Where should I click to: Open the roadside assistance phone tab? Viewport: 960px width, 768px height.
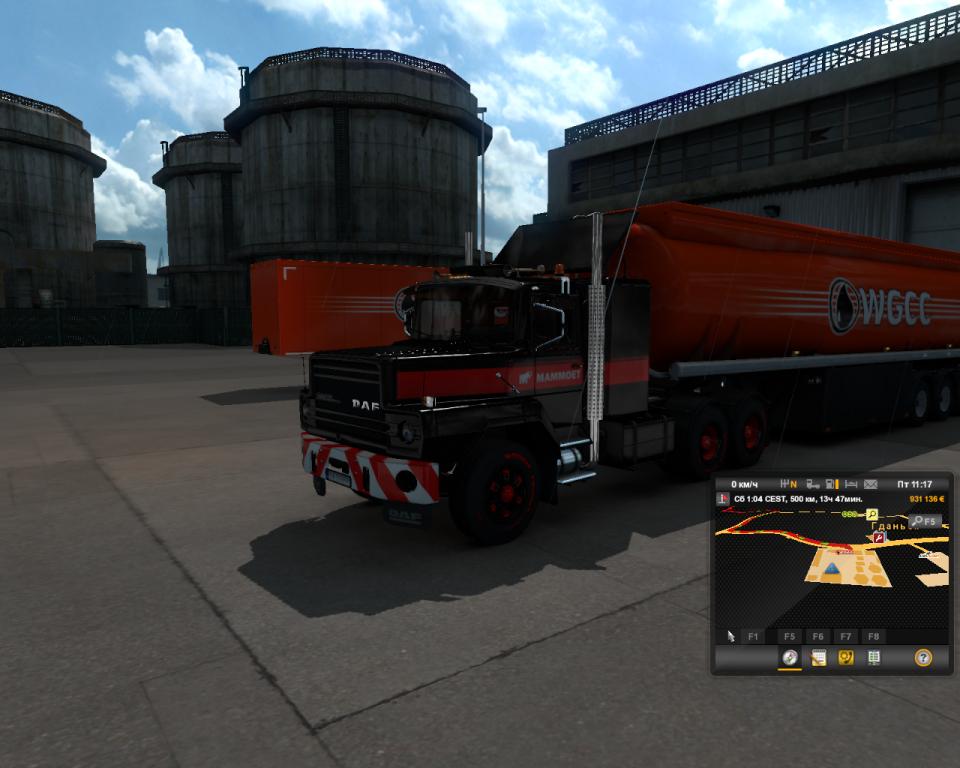coord(846,657)
